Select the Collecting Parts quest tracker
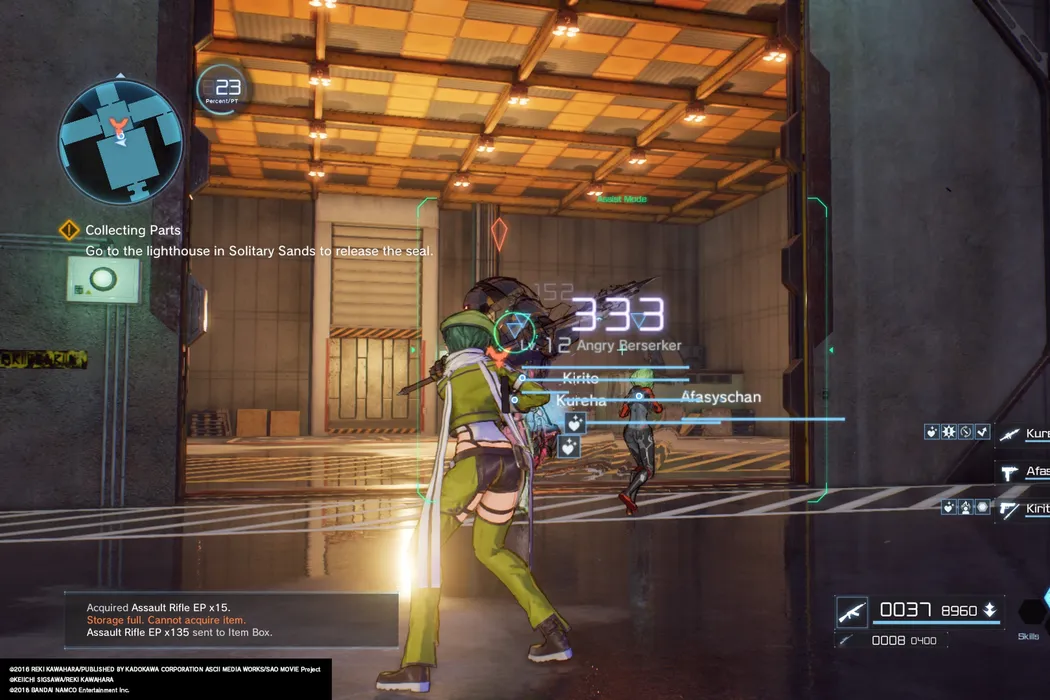 point(133,230)
